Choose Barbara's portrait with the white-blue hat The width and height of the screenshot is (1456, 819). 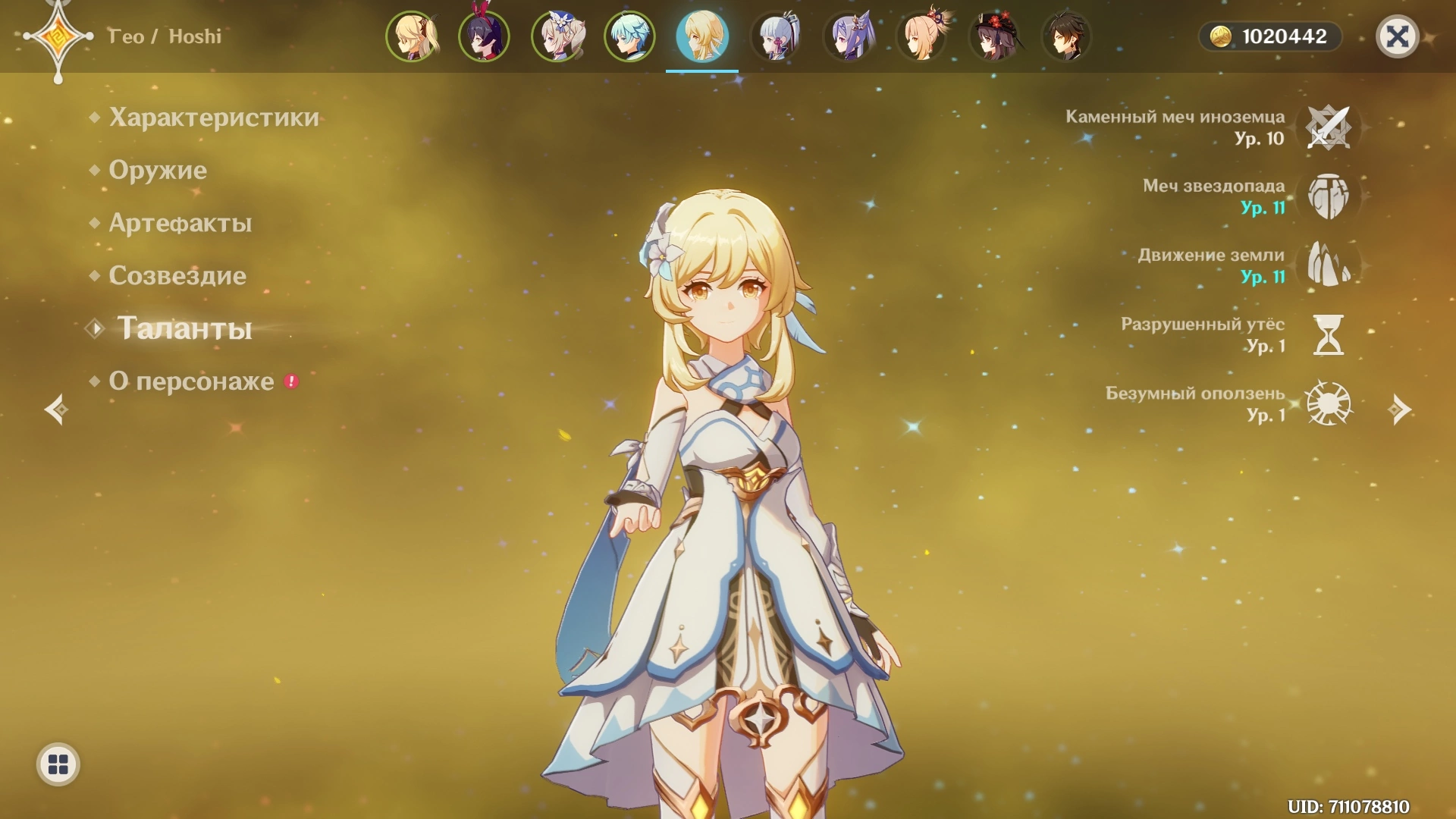click(x=557, y=36)
